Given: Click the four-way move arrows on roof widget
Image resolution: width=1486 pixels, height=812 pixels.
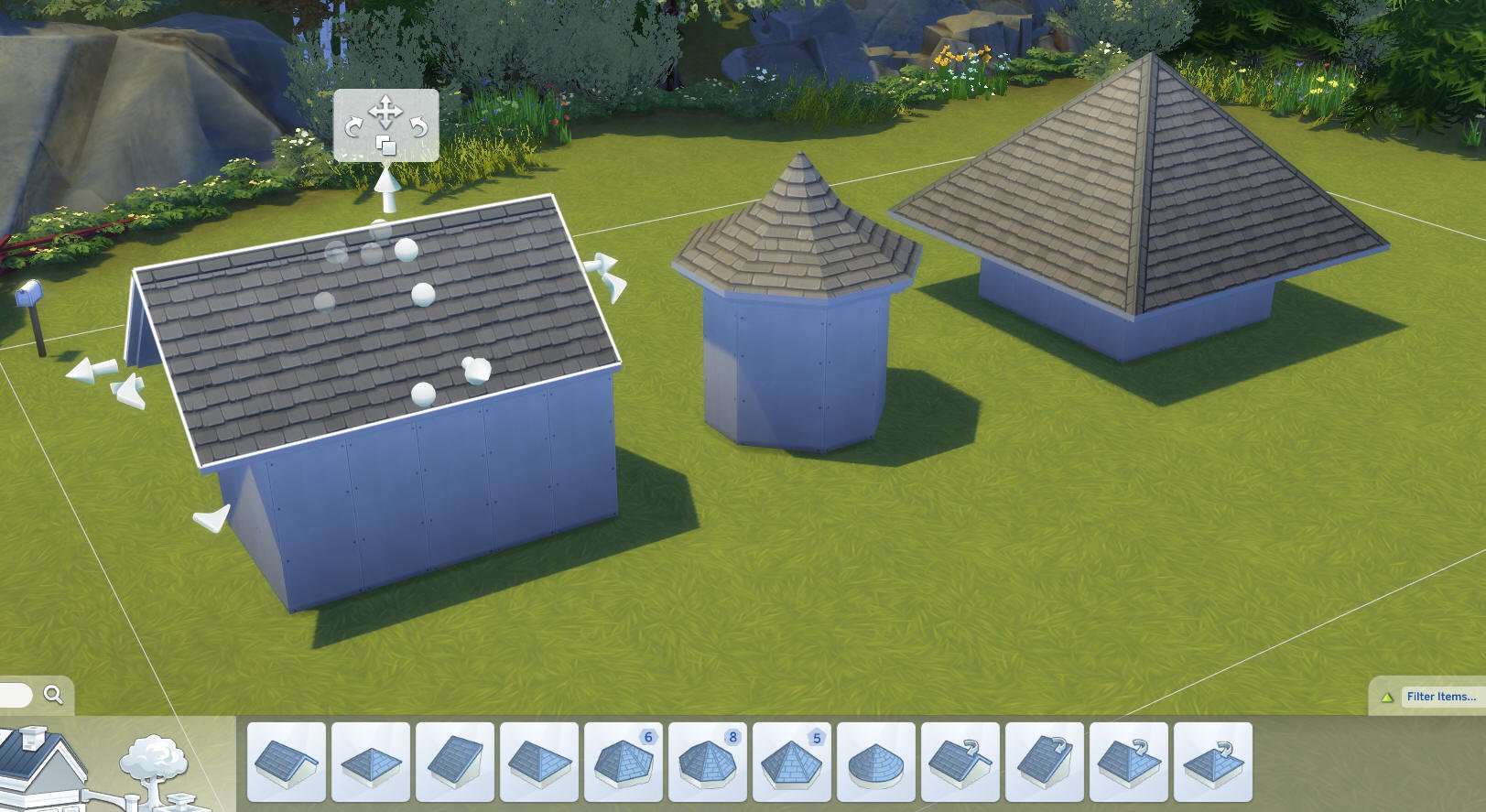Looking at the screenshot, I should click(385, 112).
